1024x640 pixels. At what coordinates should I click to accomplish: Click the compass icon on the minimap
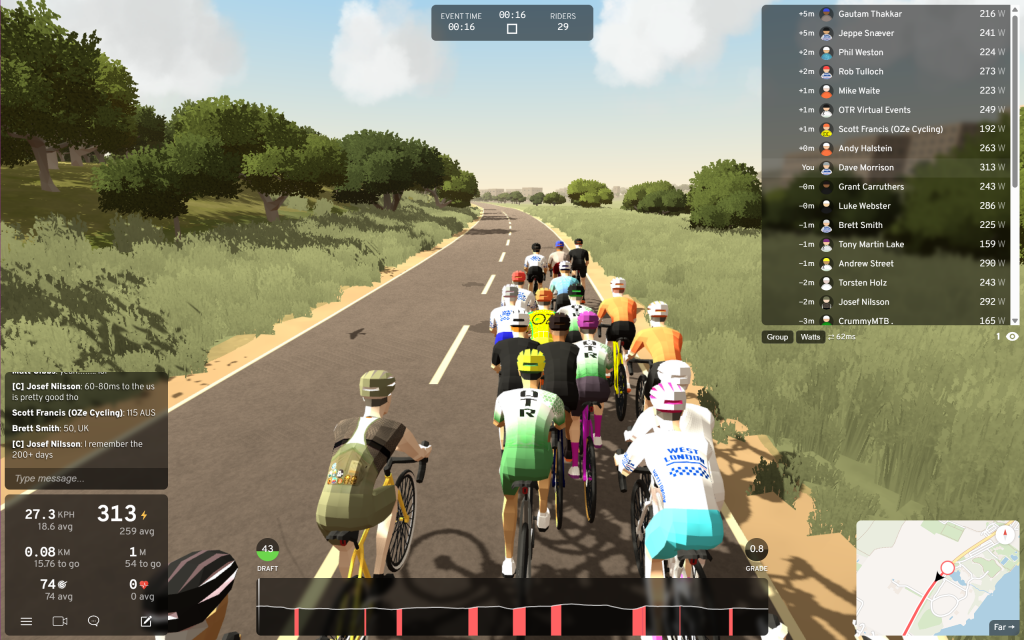(1005, 535)
